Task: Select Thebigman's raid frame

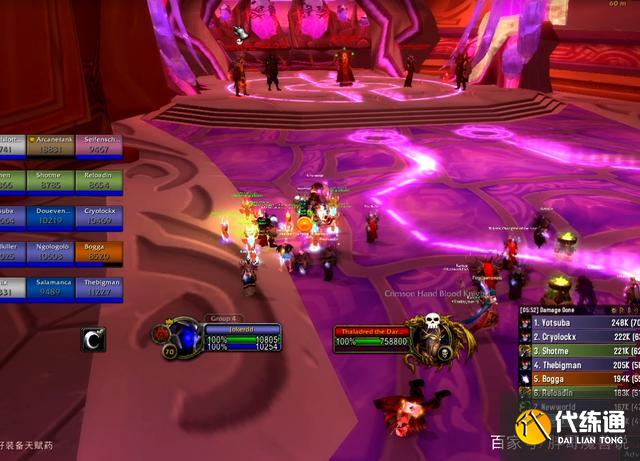Action: (x=98, y=287)
